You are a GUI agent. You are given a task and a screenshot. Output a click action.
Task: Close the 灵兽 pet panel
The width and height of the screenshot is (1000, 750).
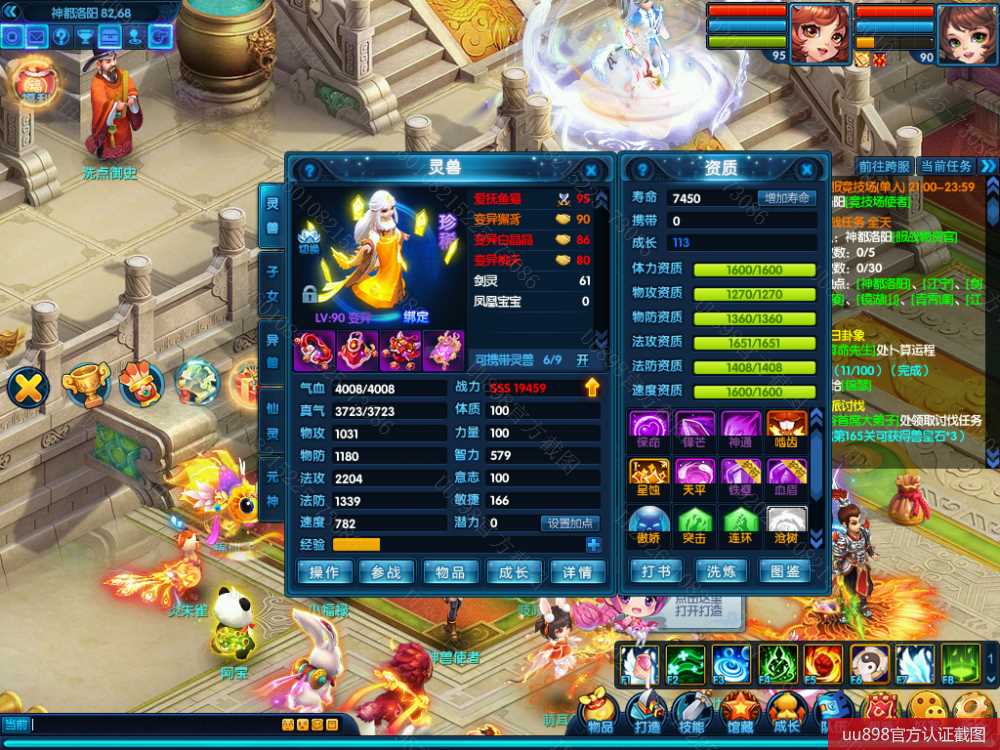click(x=591, y=171)
